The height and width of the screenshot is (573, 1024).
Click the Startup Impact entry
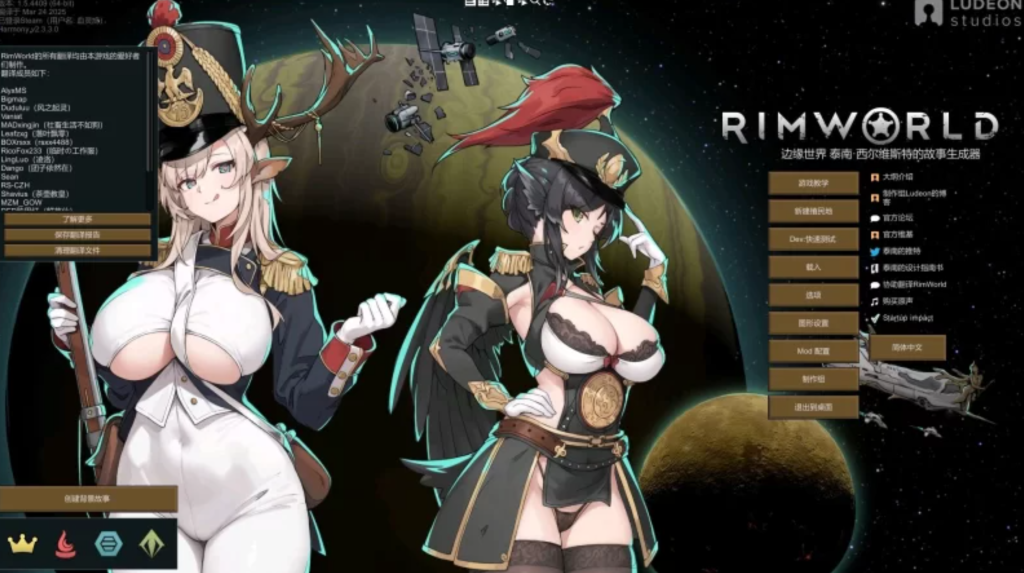tap(906, 318)
